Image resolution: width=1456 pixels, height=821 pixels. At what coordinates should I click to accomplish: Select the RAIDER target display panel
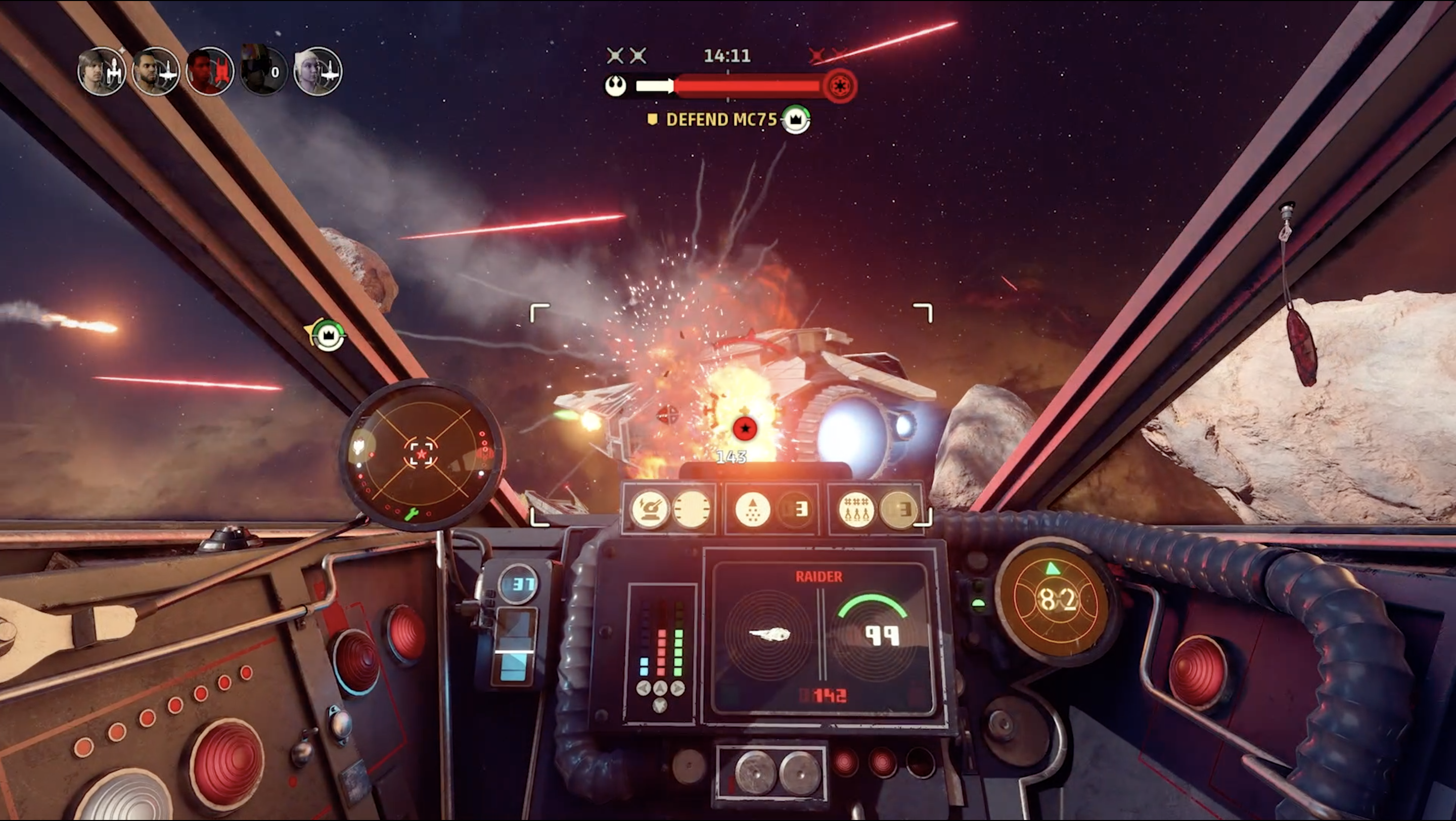[820, 637]
